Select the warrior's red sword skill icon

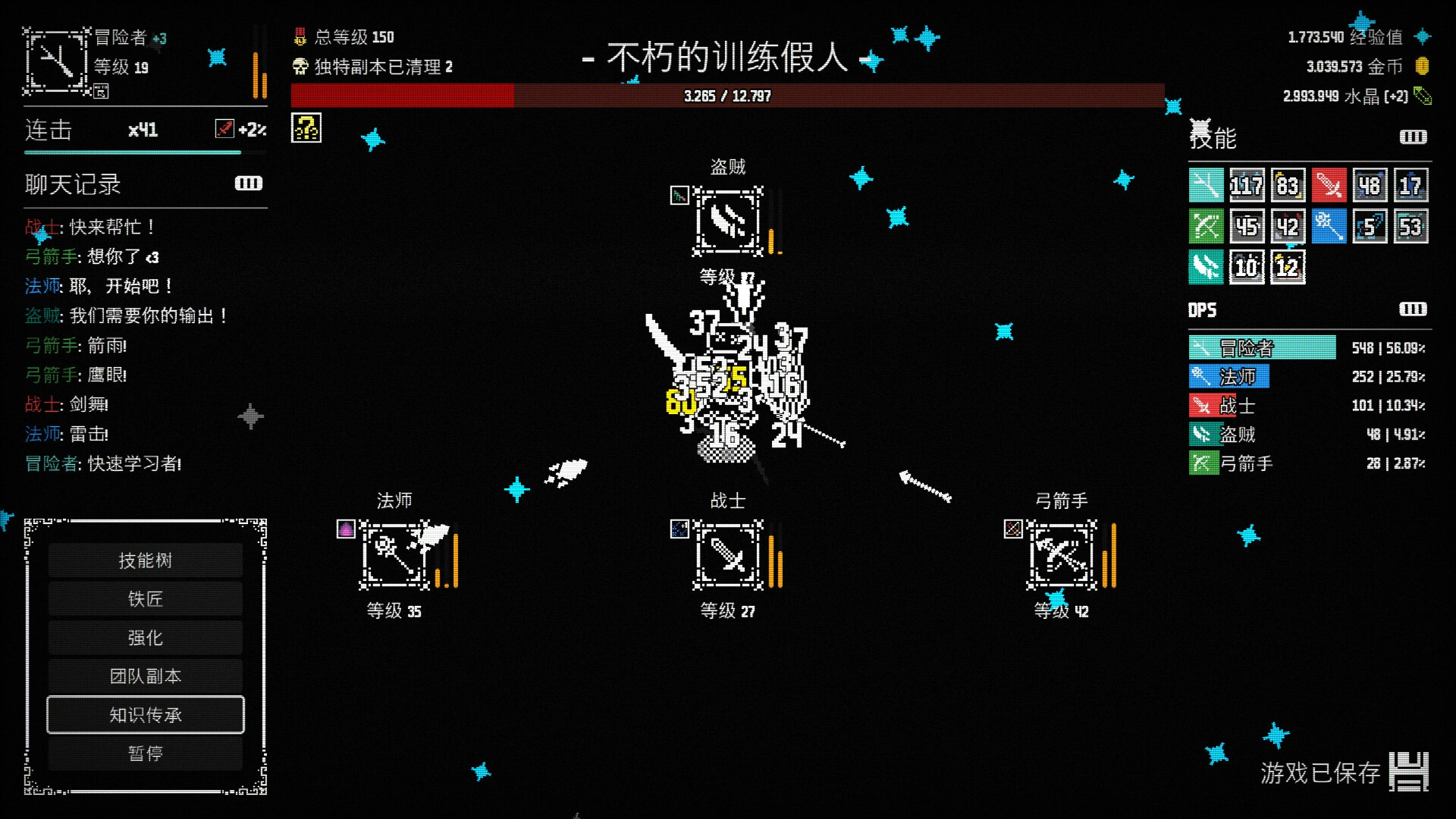coord(1329,184)
